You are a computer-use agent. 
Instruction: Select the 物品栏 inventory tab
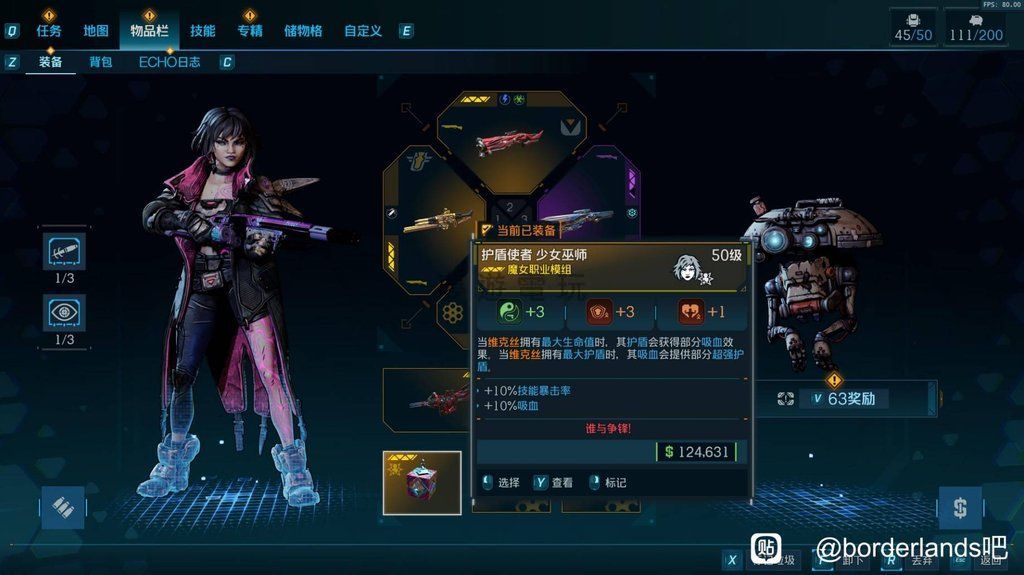tap(149, 31)
